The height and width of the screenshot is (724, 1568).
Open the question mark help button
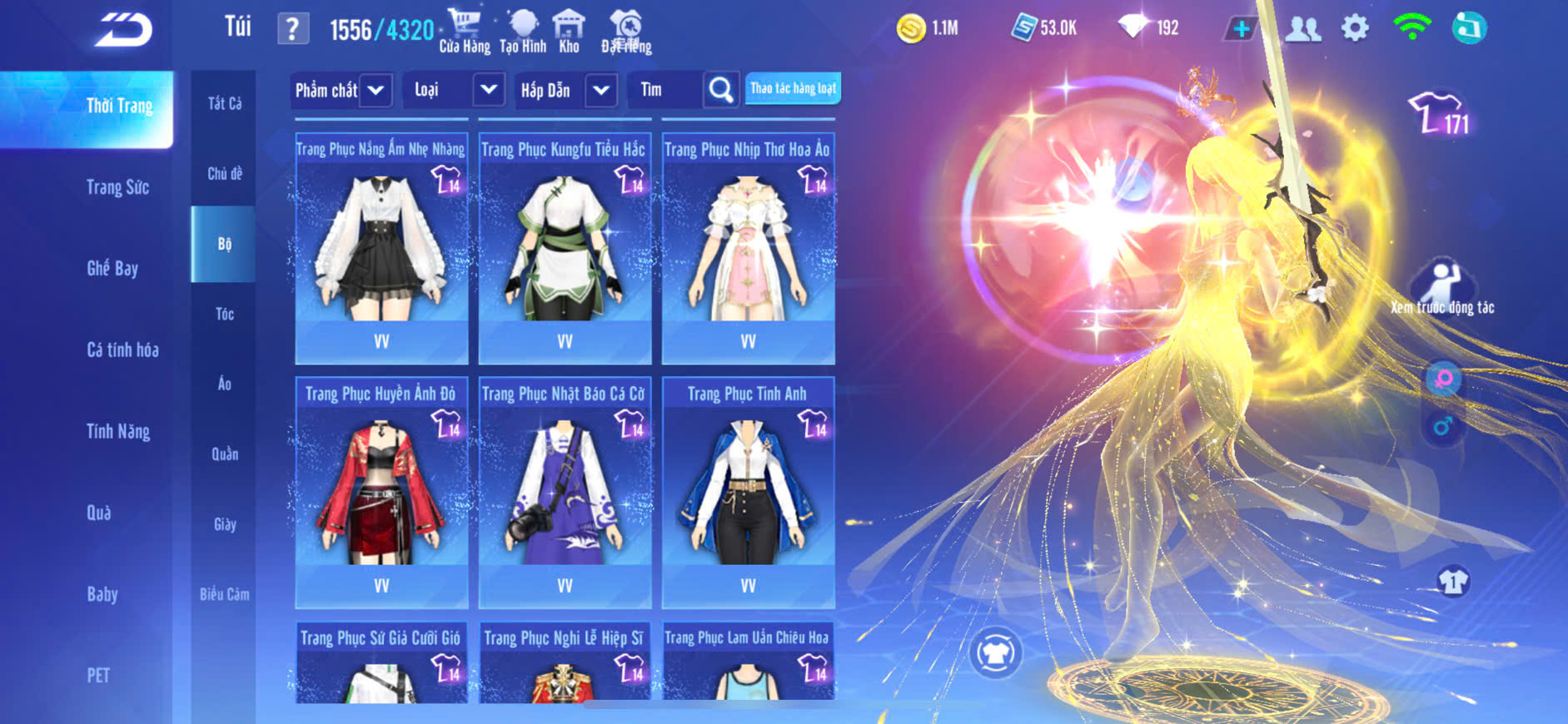pyautogui.click(x=292, y=29)
